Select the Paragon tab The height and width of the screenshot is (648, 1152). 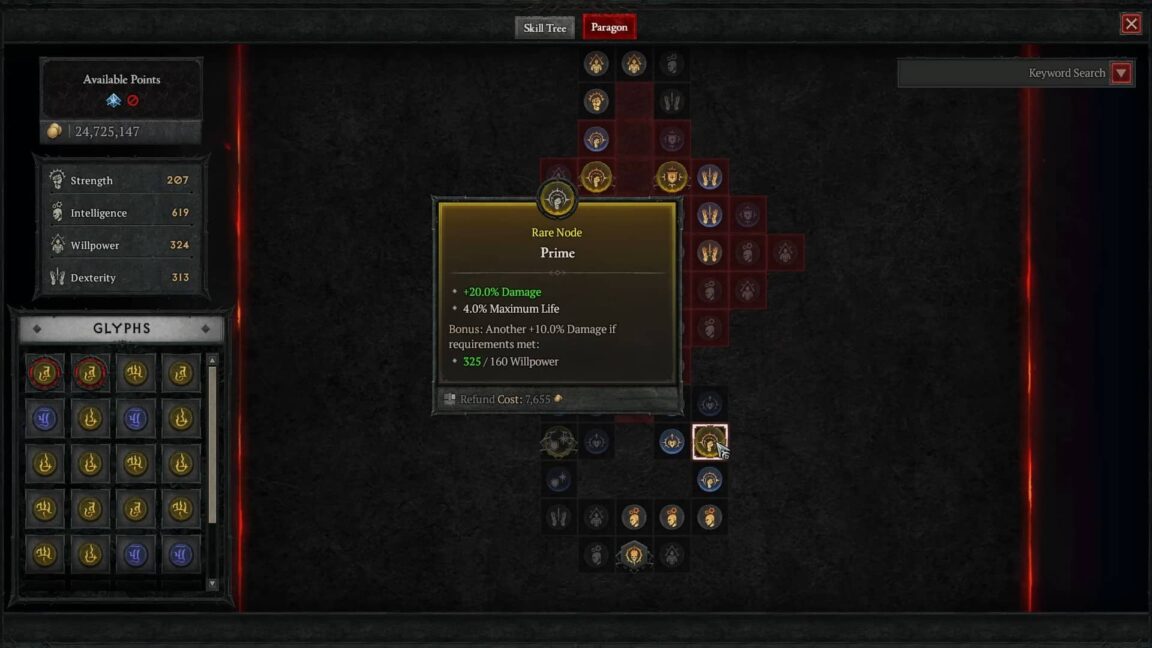(609, 28)
